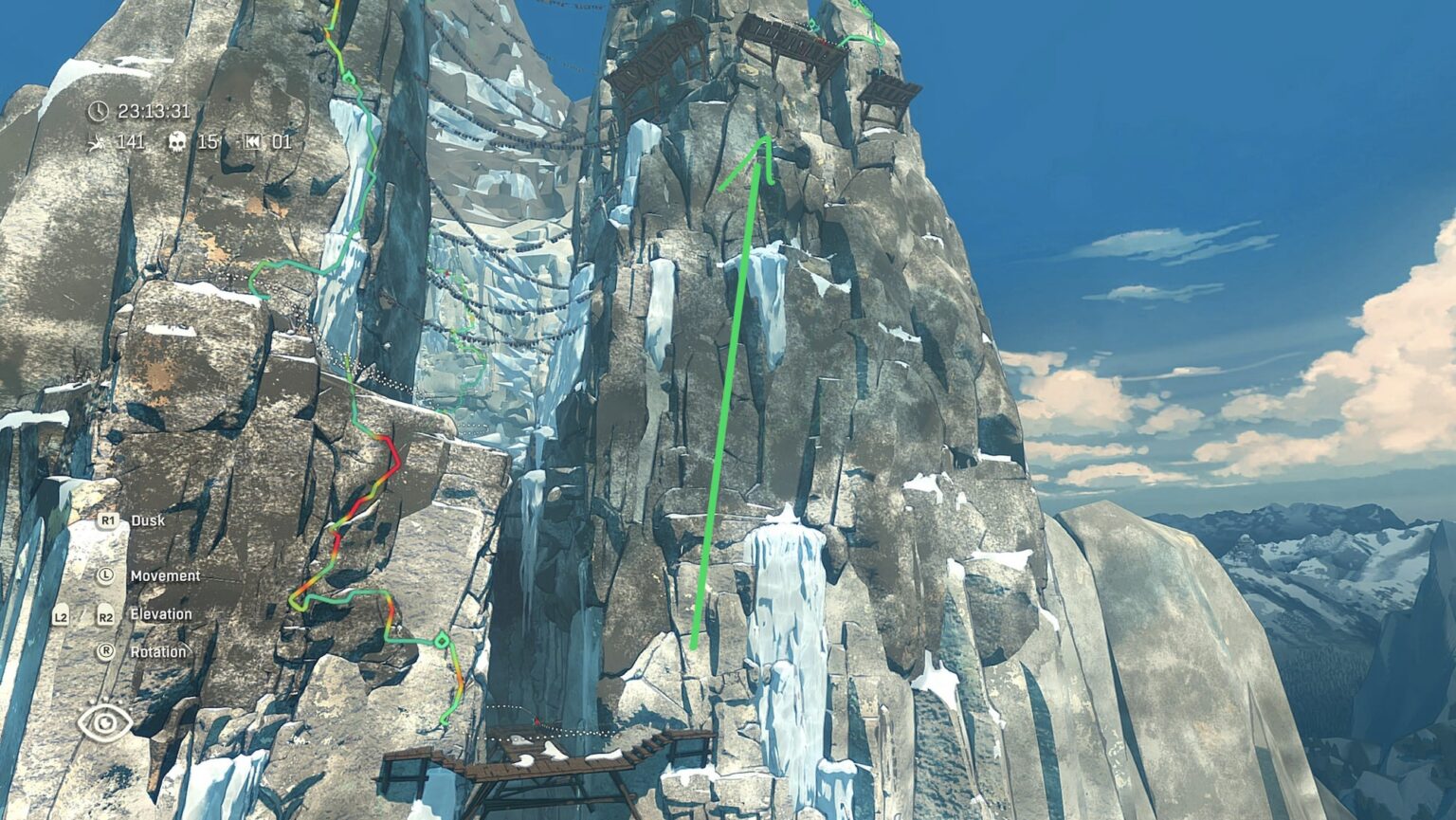Toggle the eye route-visibility icon
Viewport: 1456px width, 820px height.
(104, 722)
